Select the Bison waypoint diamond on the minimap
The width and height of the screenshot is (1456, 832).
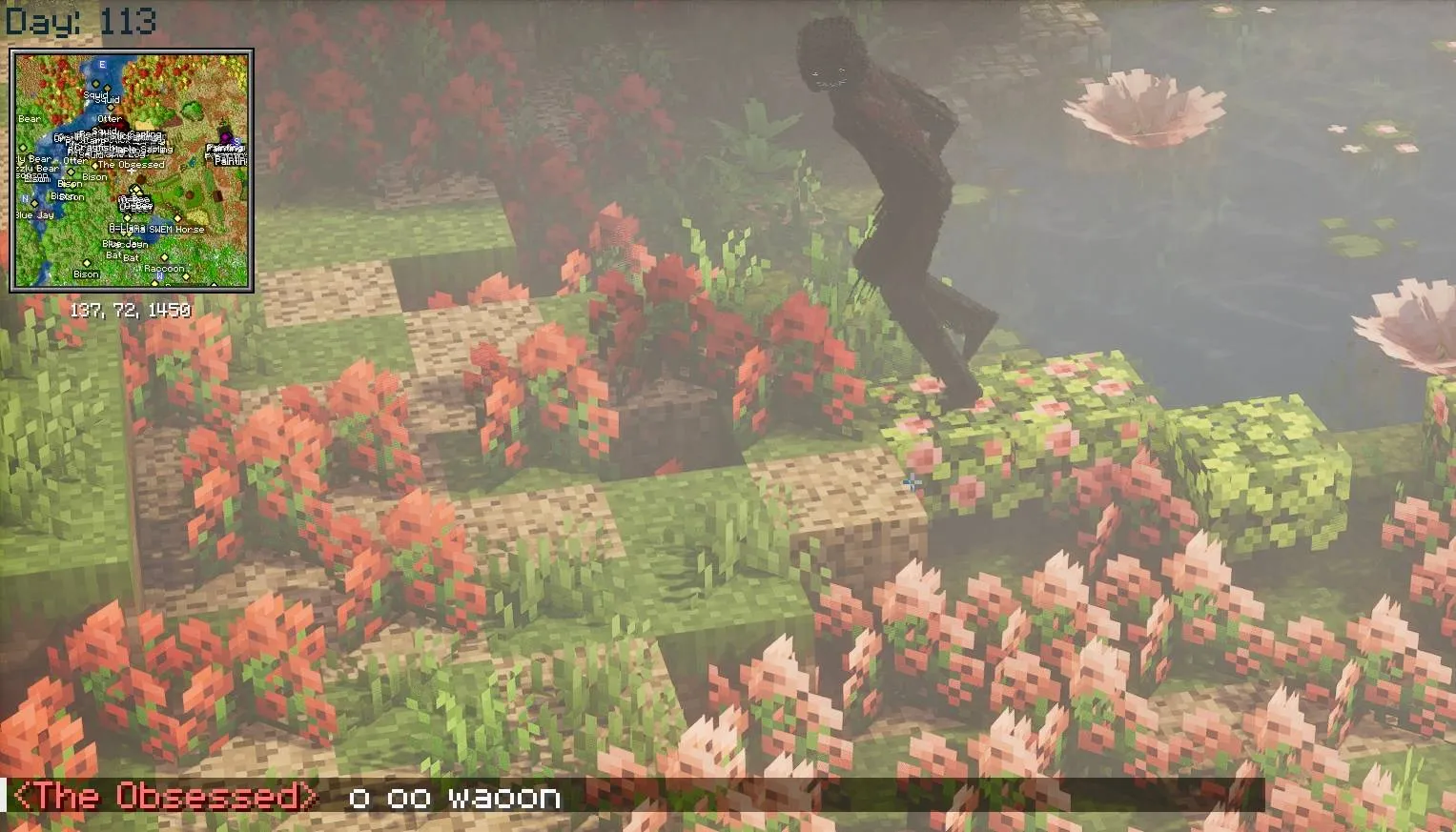point(70,173)
